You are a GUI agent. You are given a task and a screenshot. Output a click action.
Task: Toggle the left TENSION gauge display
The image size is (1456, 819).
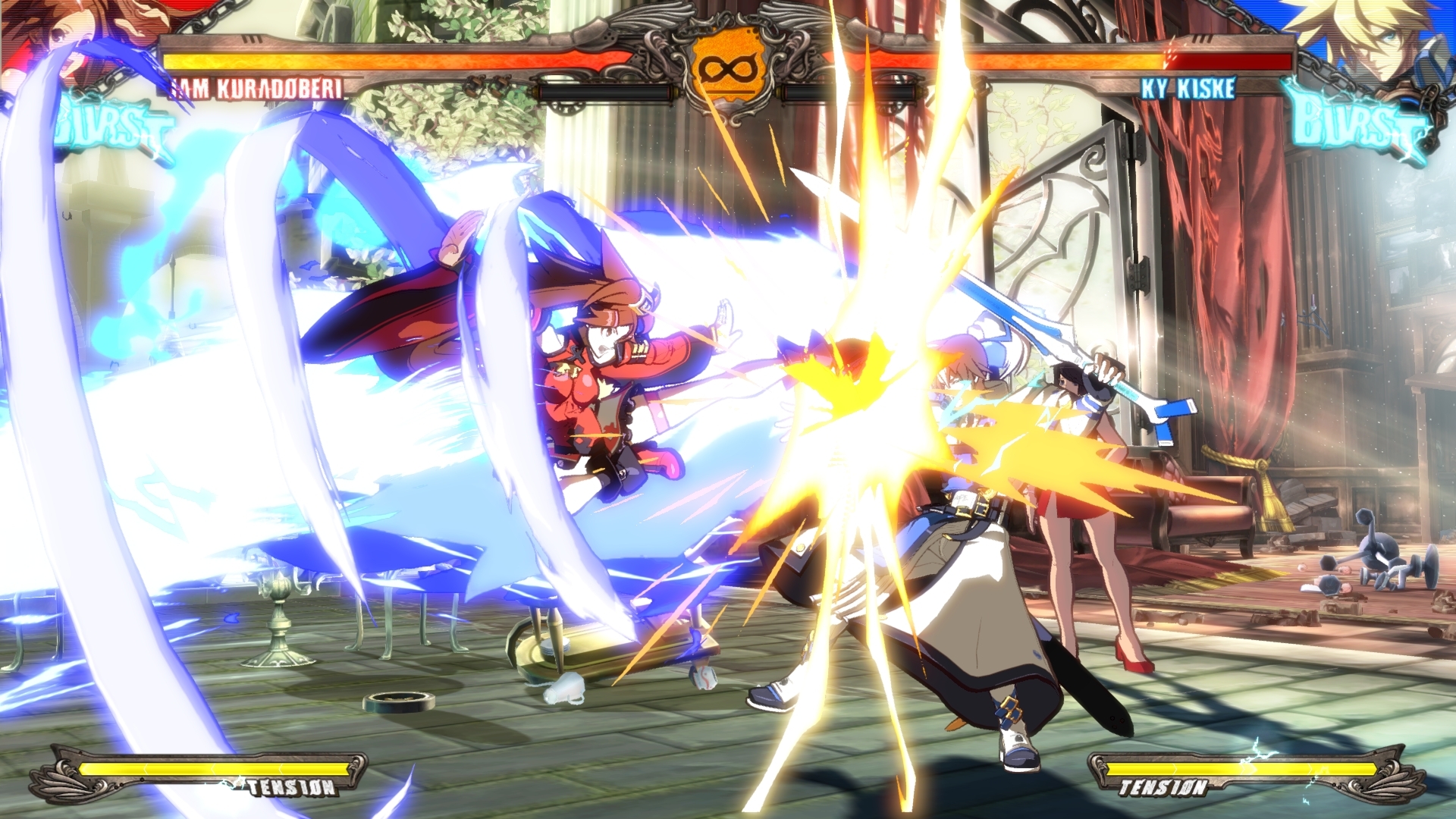pos(212,766)
